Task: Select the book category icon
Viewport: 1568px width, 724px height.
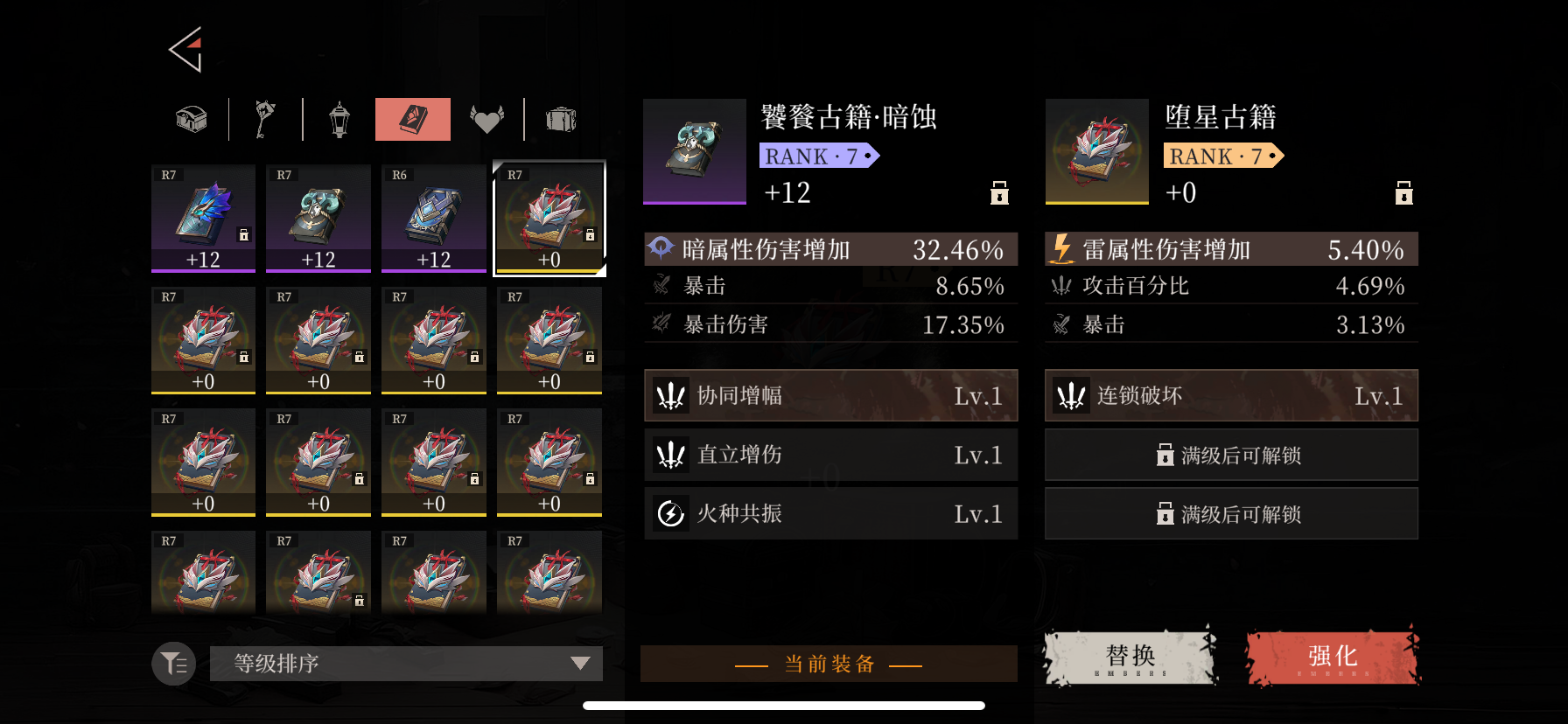Action: 412,119
